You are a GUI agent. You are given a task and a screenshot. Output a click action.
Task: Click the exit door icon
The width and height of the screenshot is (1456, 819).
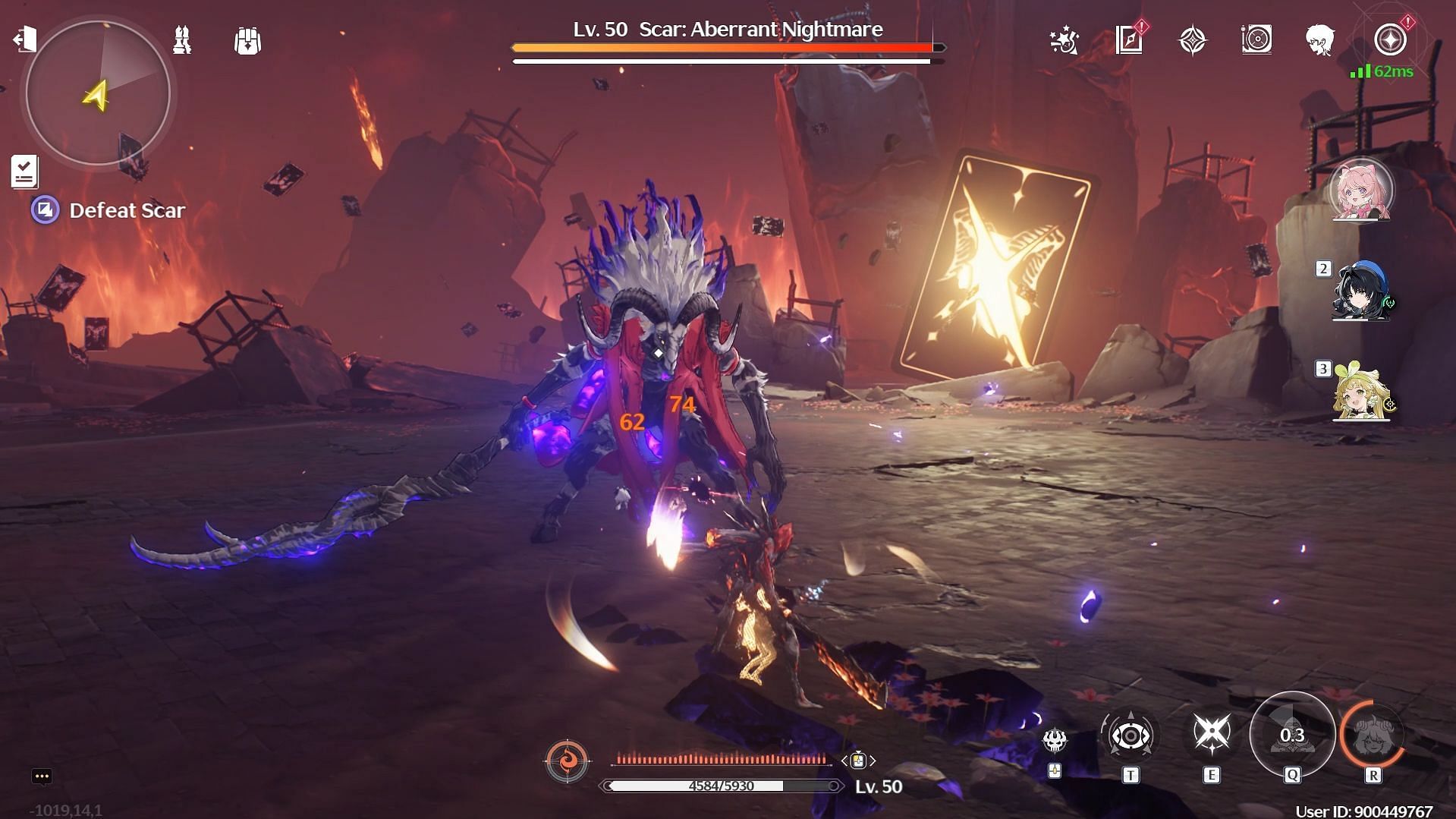(x=24, y=39)
